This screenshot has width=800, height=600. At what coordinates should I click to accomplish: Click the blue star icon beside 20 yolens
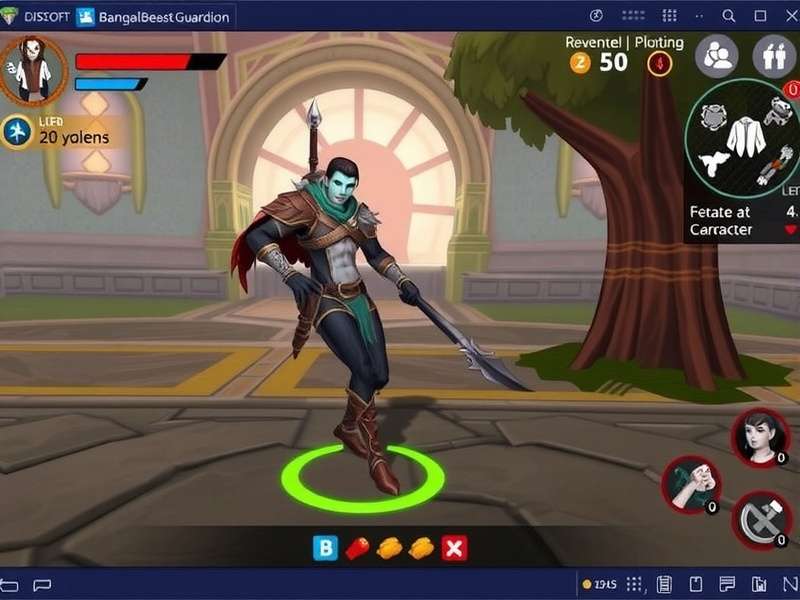[17, 131]
